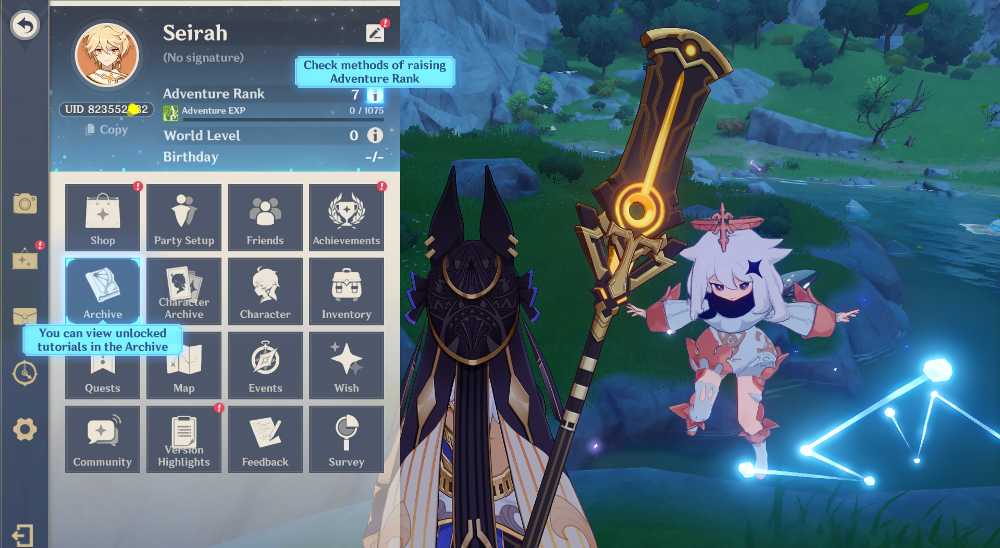Open the Inventory
This screenshot has height=548, width=1000.
coord(346,291)
